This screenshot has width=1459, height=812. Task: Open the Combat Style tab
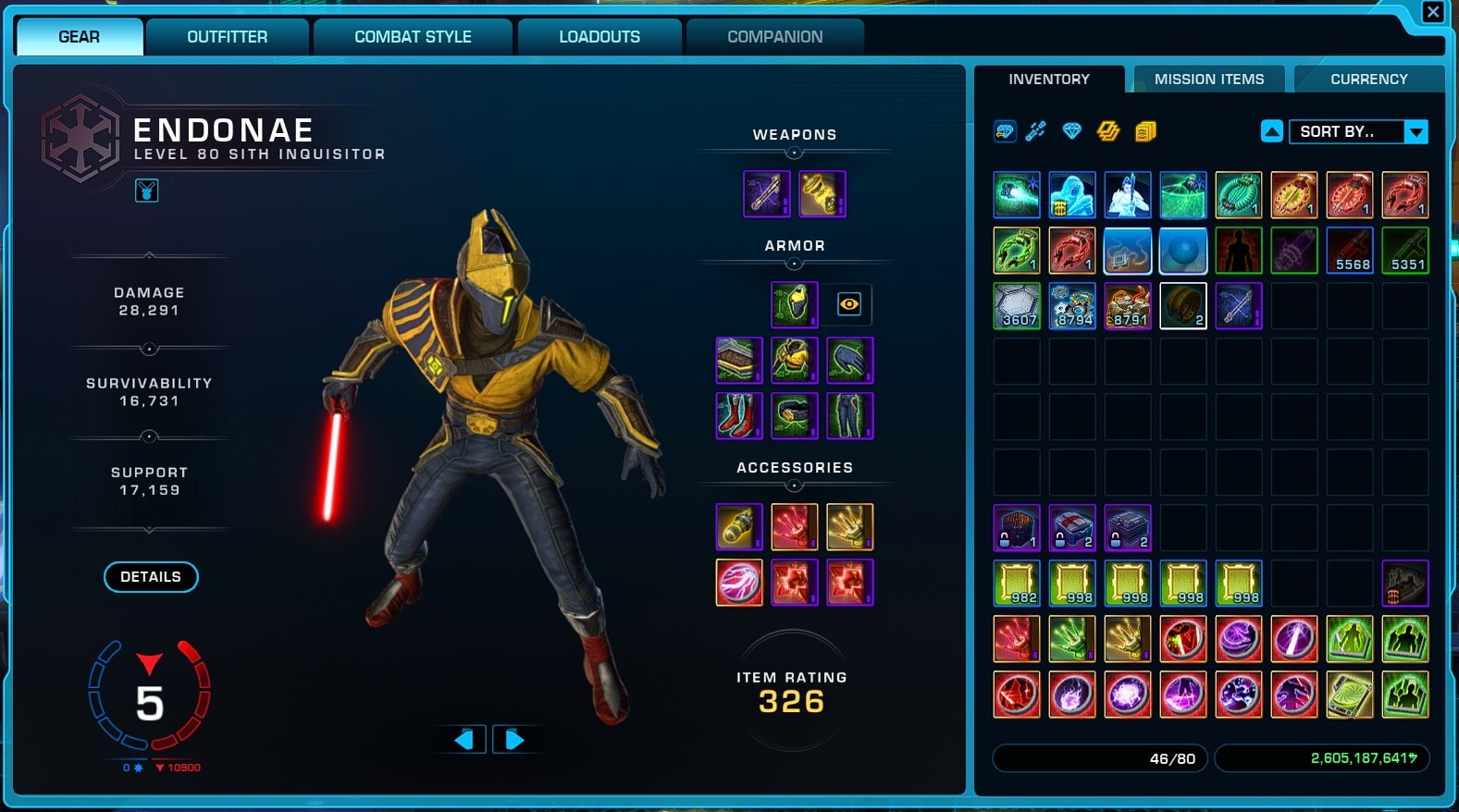(413, 37)
